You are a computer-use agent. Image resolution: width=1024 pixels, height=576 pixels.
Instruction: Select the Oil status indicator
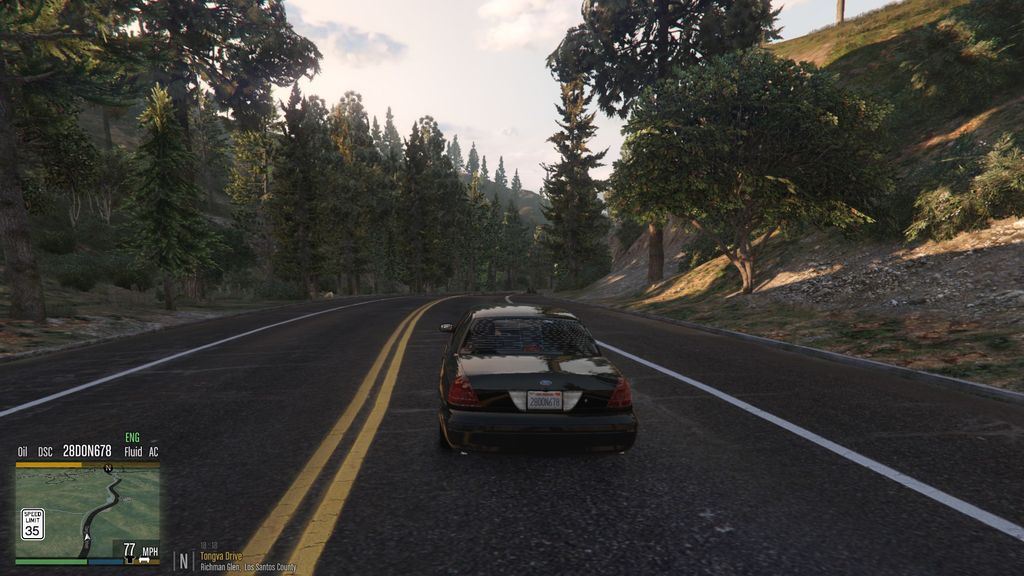[x=22, y=452]
